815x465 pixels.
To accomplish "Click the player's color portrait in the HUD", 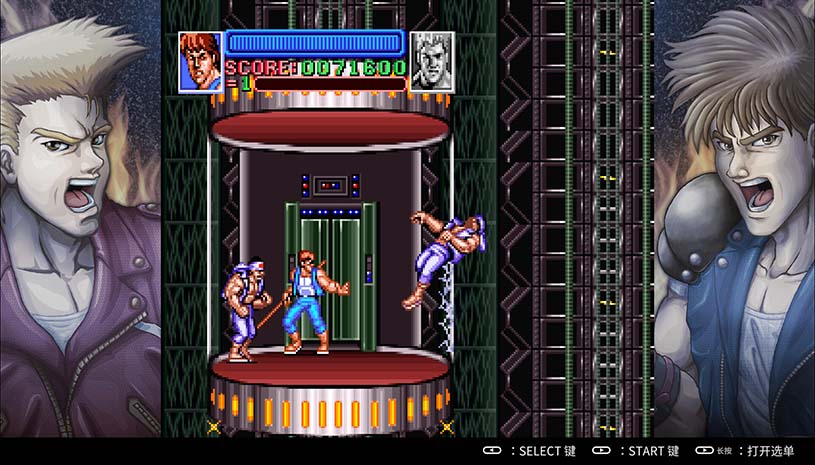I will coord(200,62).
